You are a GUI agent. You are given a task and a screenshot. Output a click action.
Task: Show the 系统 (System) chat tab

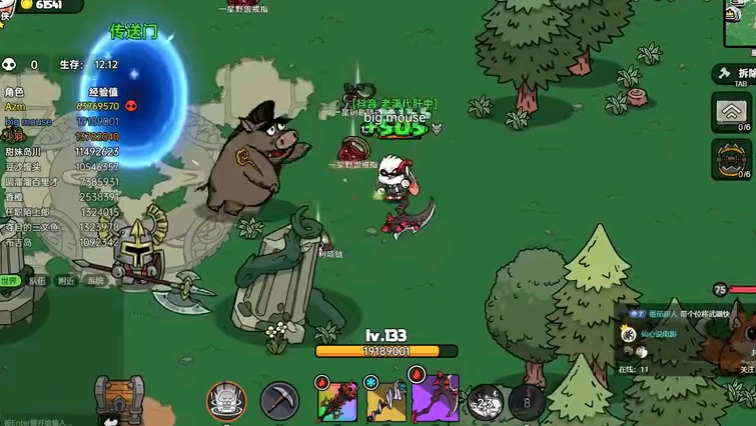[95, 281]
